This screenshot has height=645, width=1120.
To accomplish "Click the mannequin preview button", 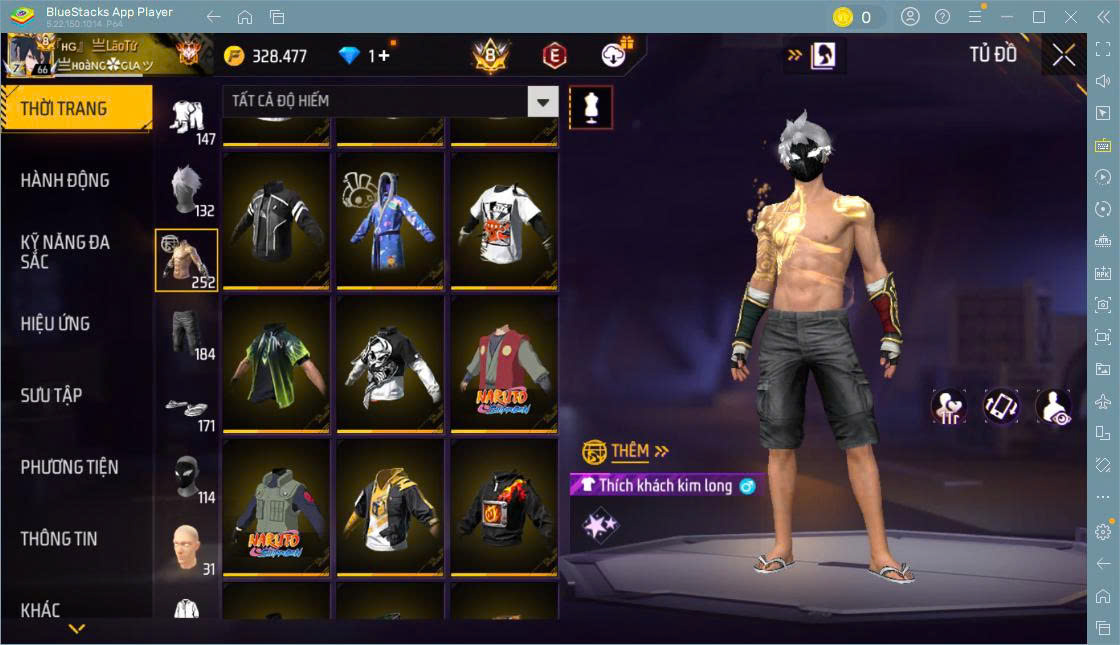I will 591,108.
